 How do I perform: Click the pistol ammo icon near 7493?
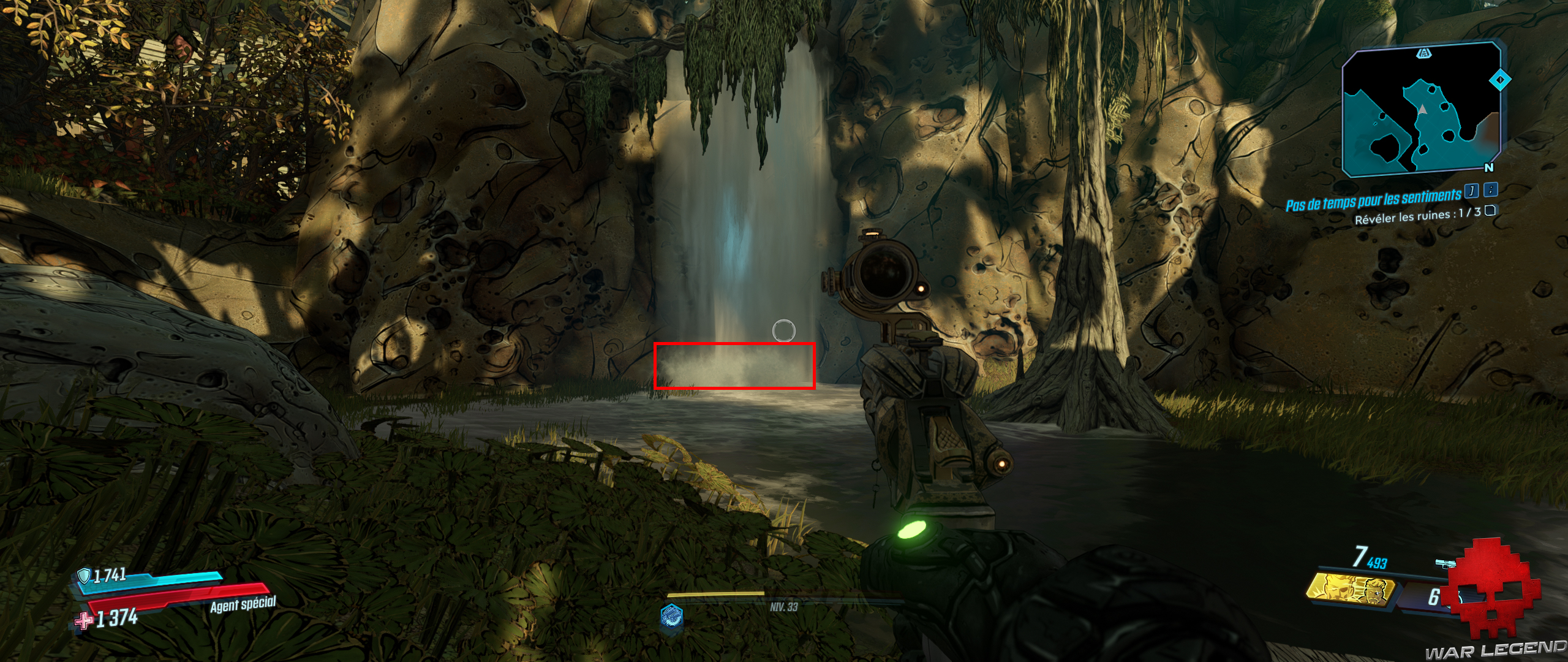(1445, 563)
